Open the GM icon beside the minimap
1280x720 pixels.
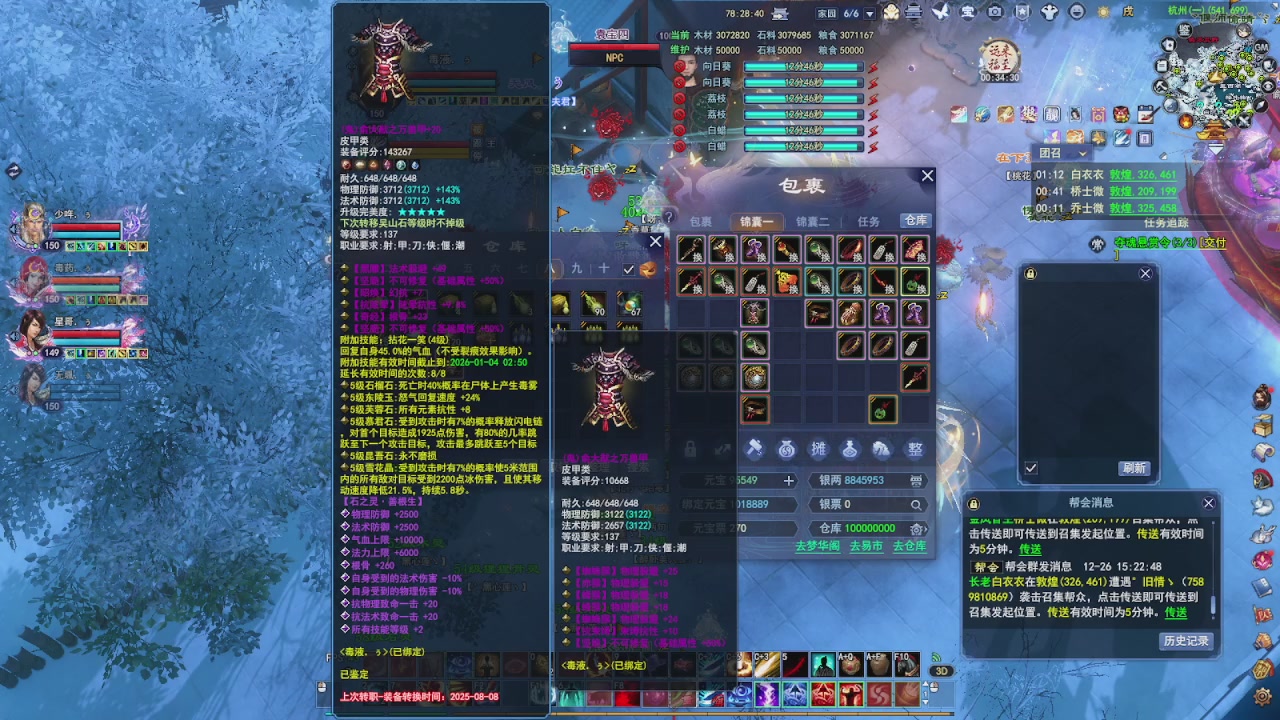(x=1261, y=47)
